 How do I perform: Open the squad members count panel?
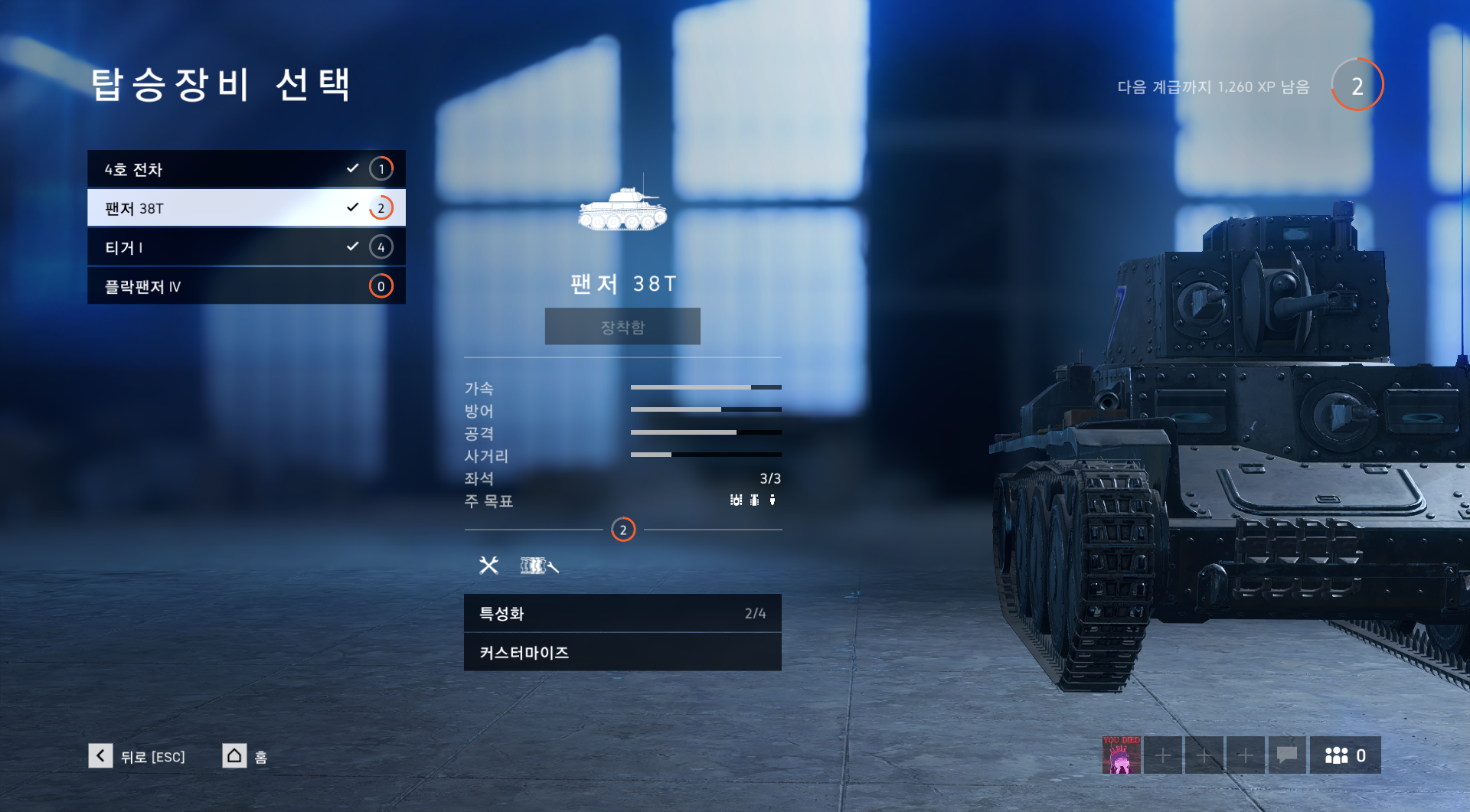point(1345,755)
